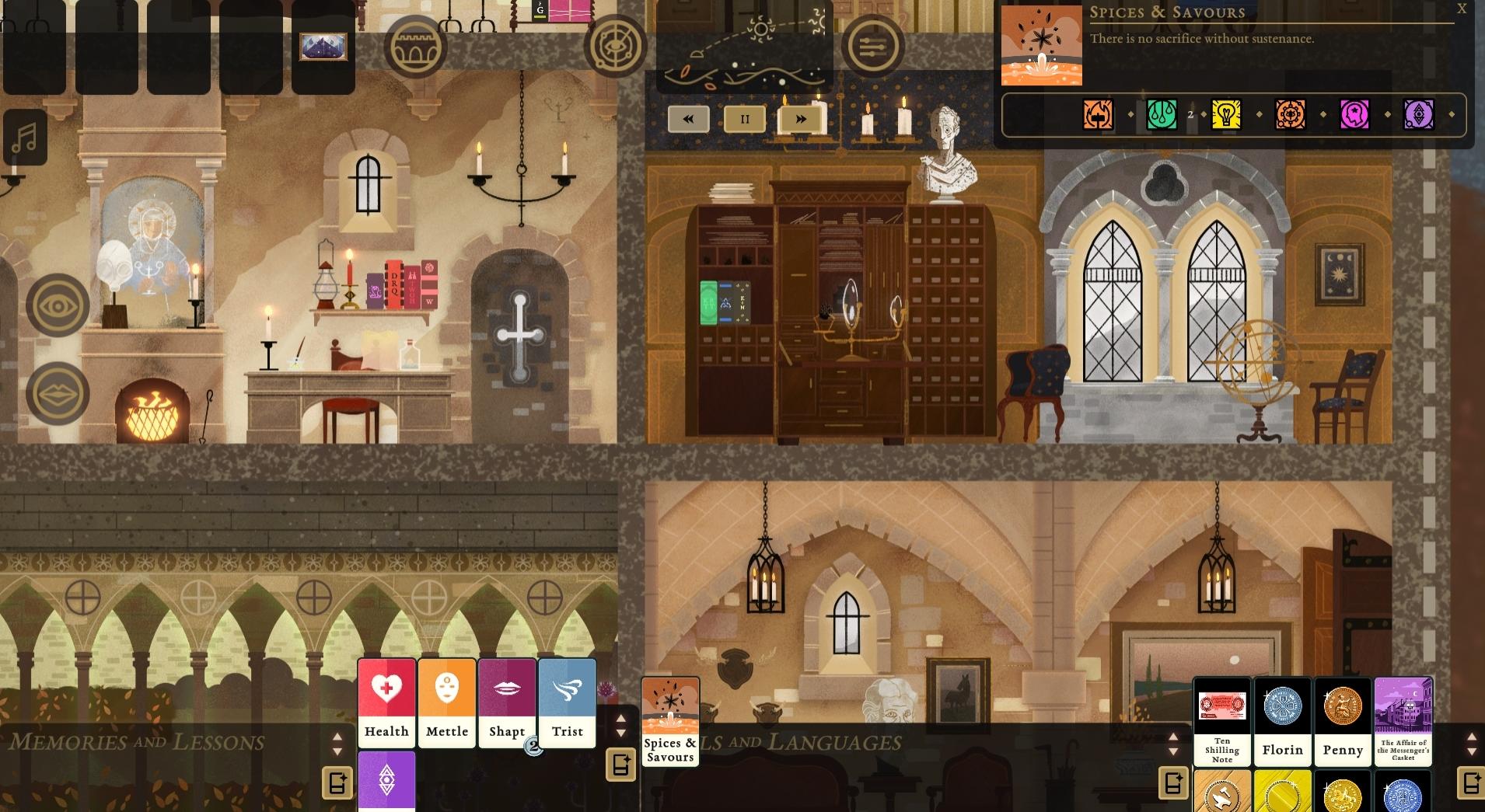Fast-forward time with the double-arrow button

(802, 118)
